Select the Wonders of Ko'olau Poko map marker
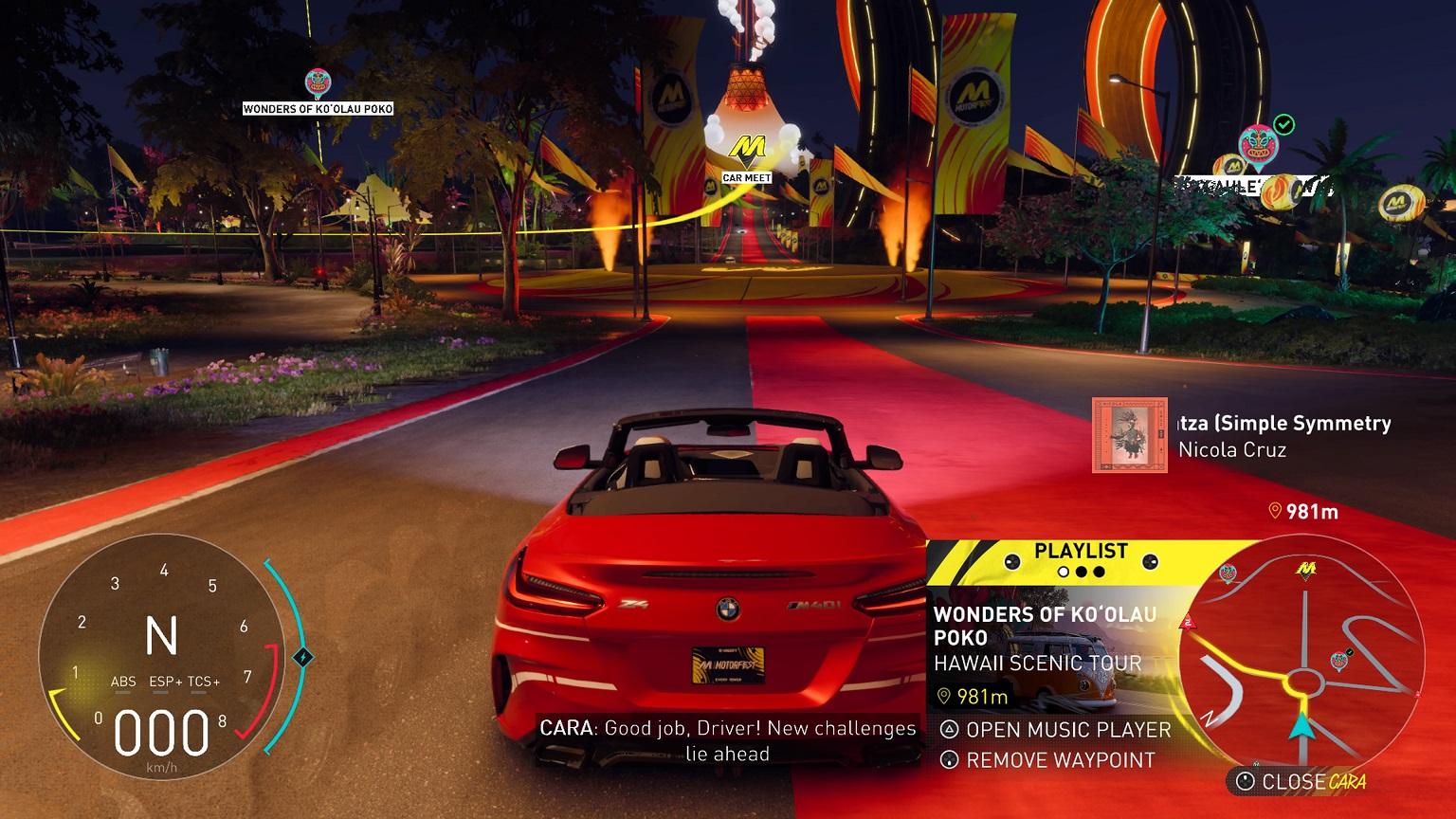This screenshot has width=1456, height=819. [320, 81]
